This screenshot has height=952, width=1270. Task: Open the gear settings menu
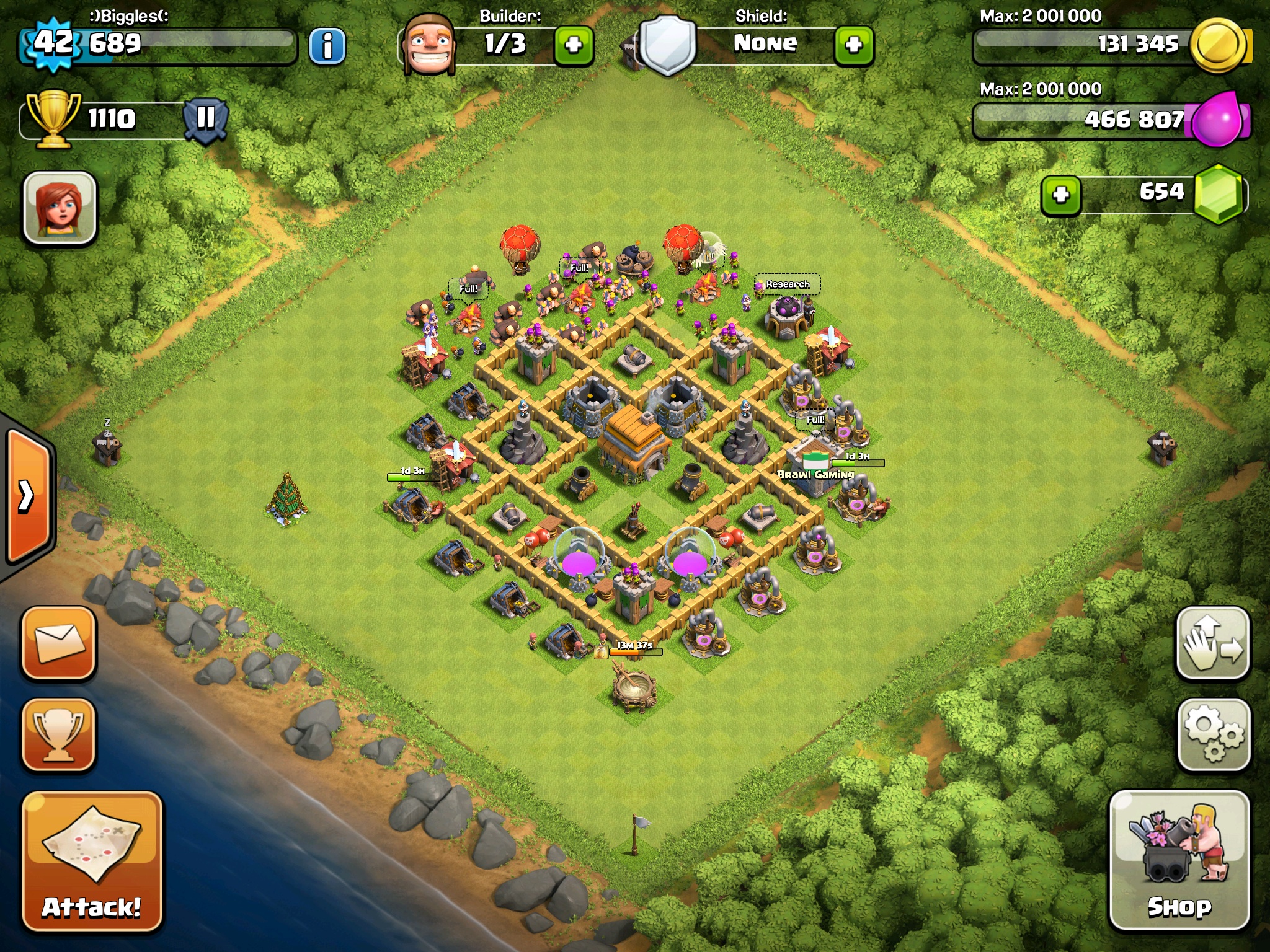point(1213,735)
